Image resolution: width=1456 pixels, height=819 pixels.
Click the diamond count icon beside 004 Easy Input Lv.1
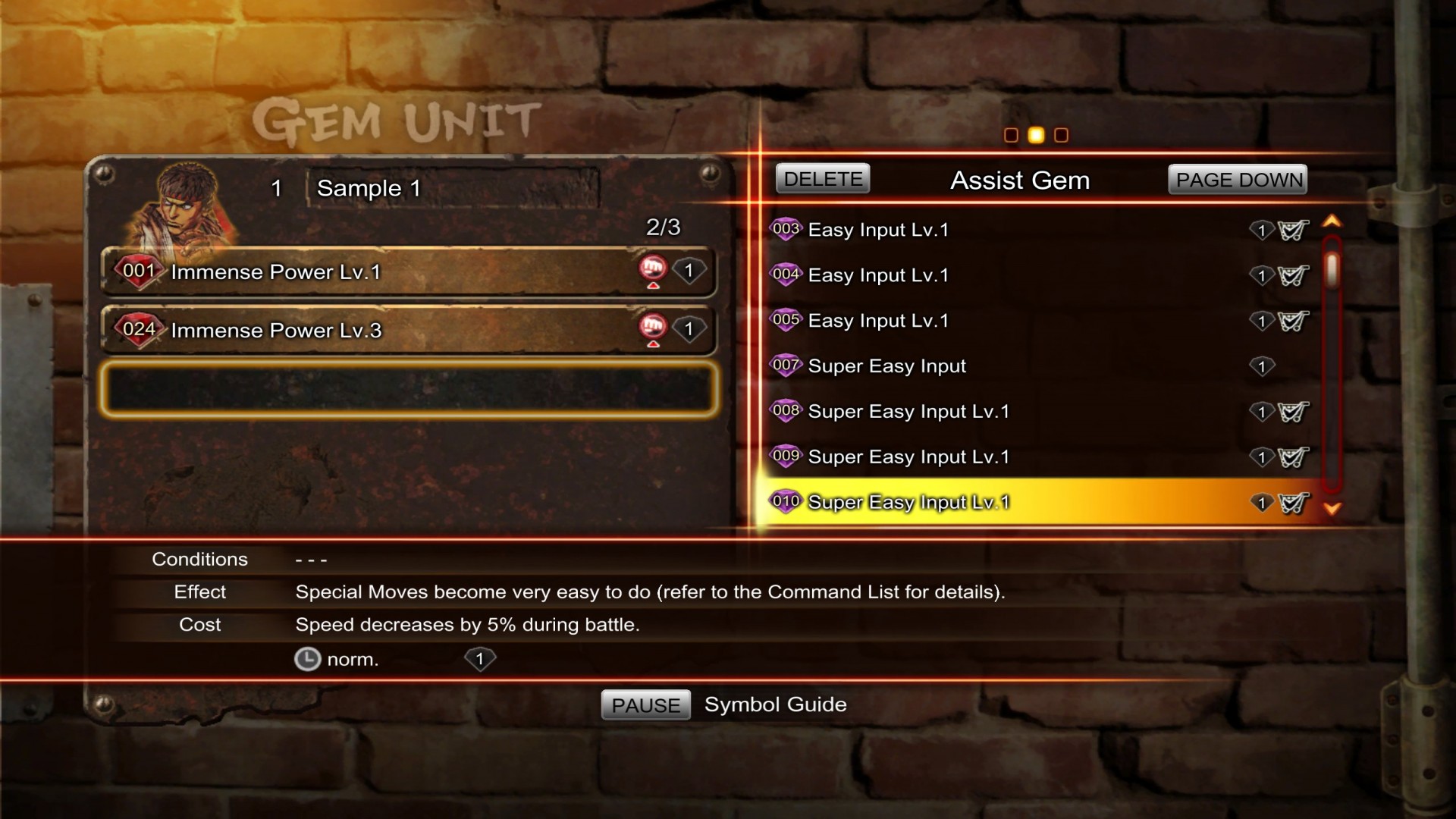pos(1261,275)
